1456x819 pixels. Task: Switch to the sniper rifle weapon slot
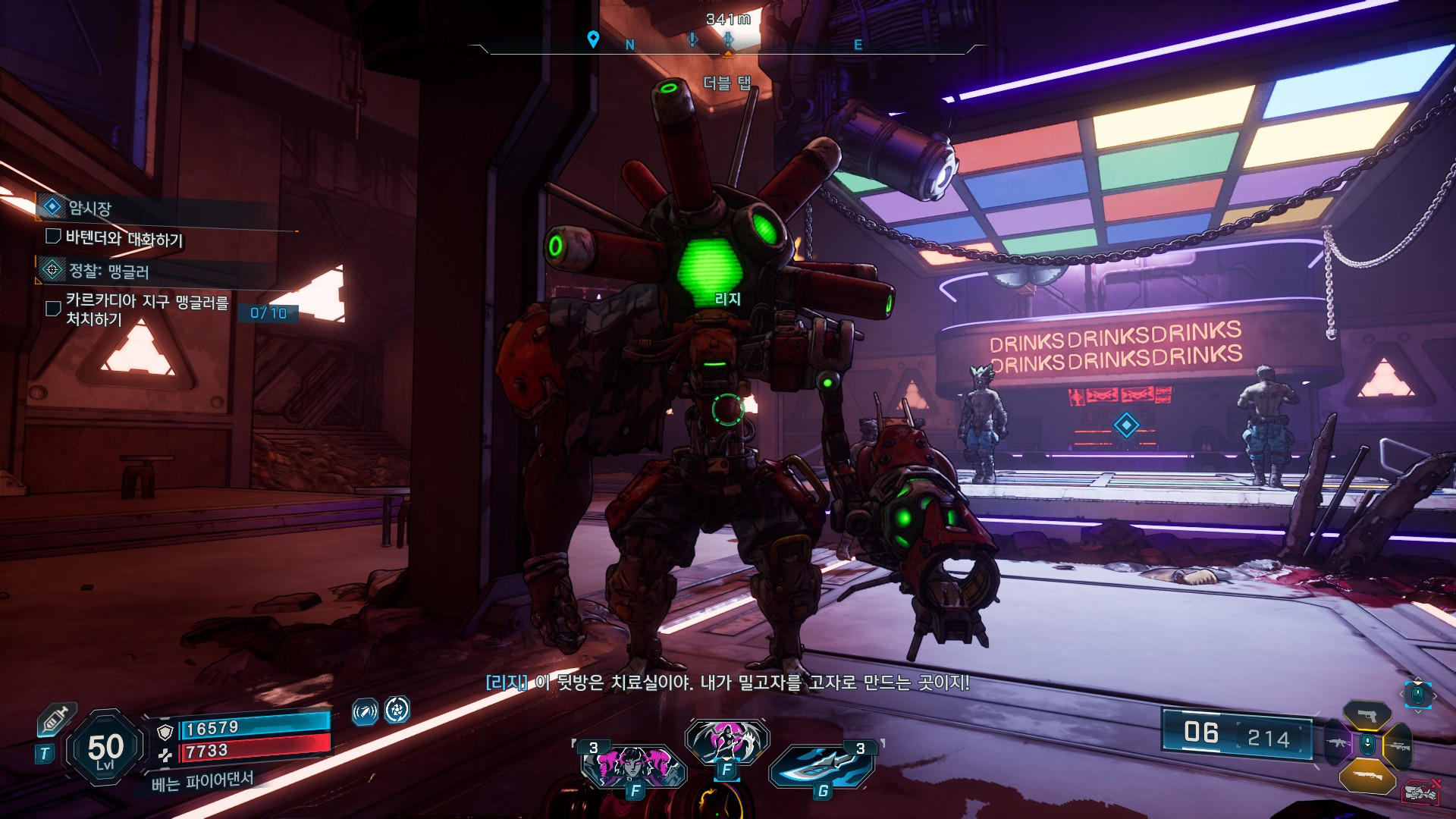pos(1398,746)
